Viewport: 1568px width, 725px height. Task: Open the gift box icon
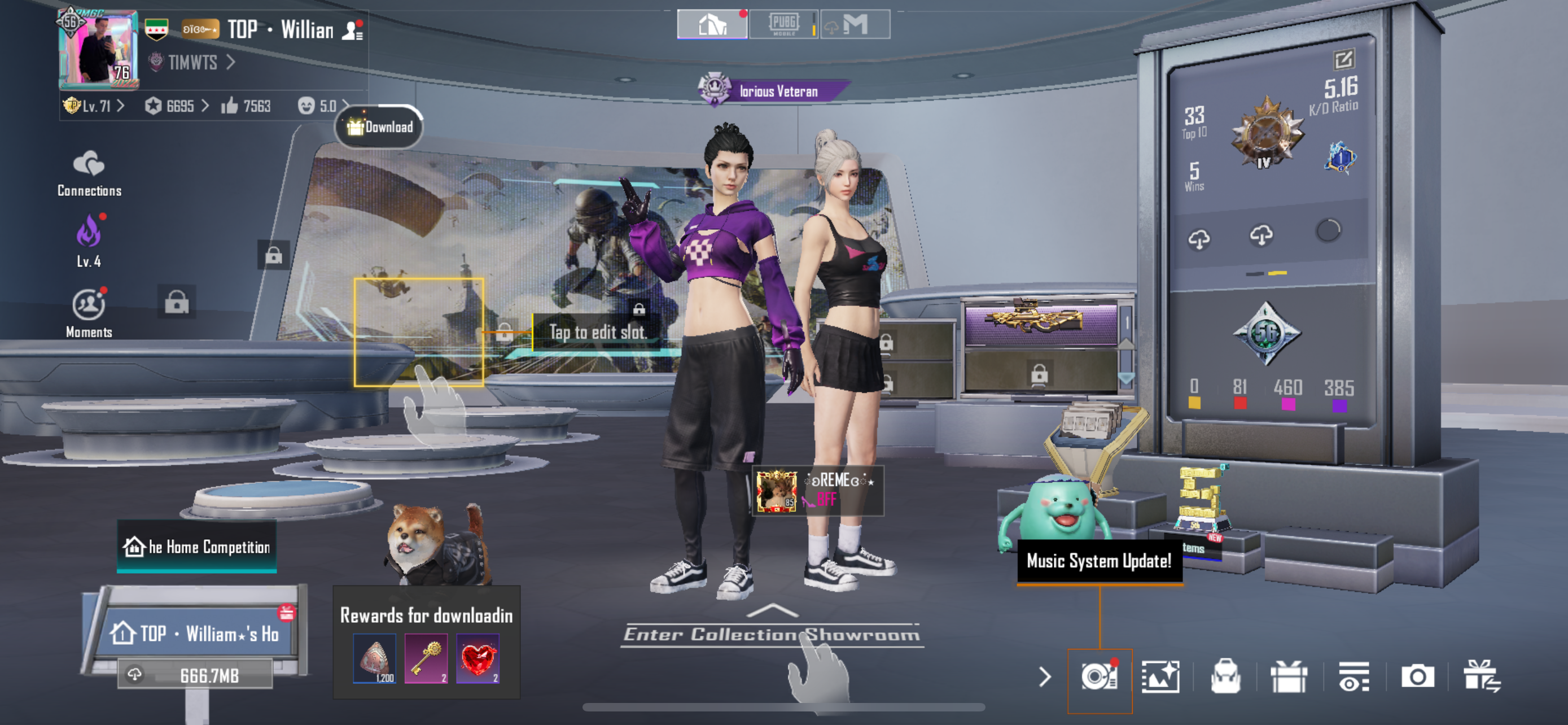pyautogui.click(x=1289, y=677)
